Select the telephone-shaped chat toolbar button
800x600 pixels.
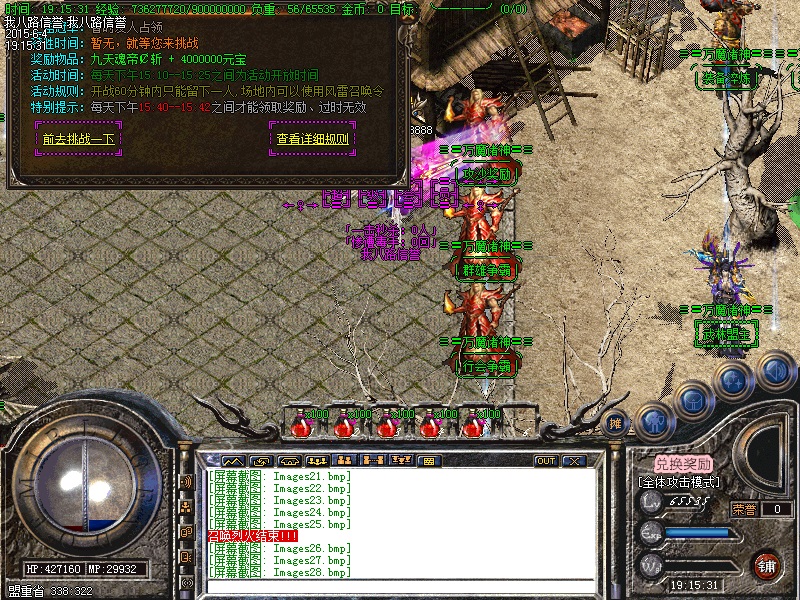pyautogui.click(x=289, y=461)
